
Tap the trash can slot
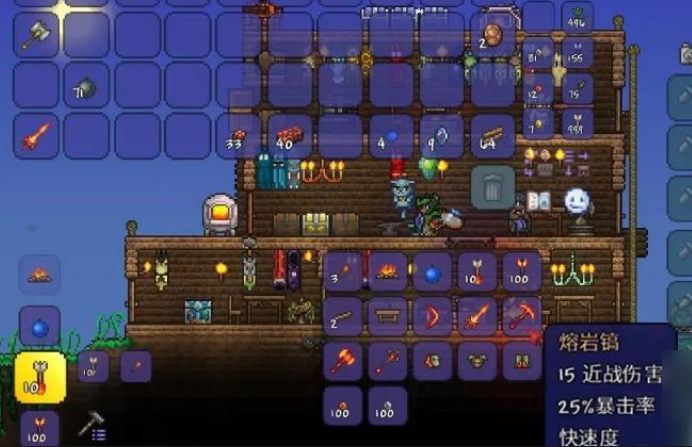(x=493, y=186)
